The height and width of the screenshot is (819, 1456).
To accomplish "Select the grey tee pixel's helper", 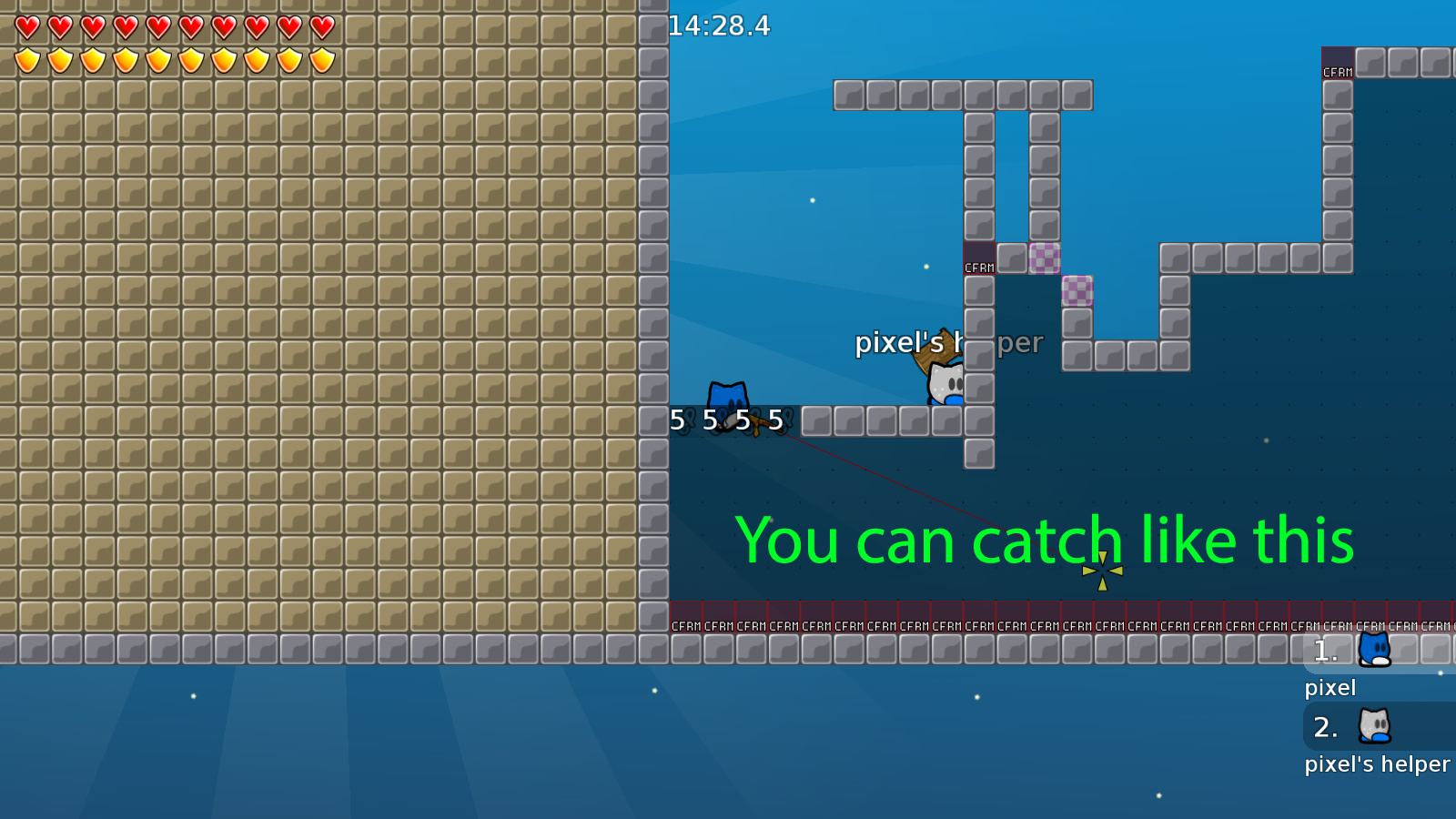I will click(x=945, y=382).
